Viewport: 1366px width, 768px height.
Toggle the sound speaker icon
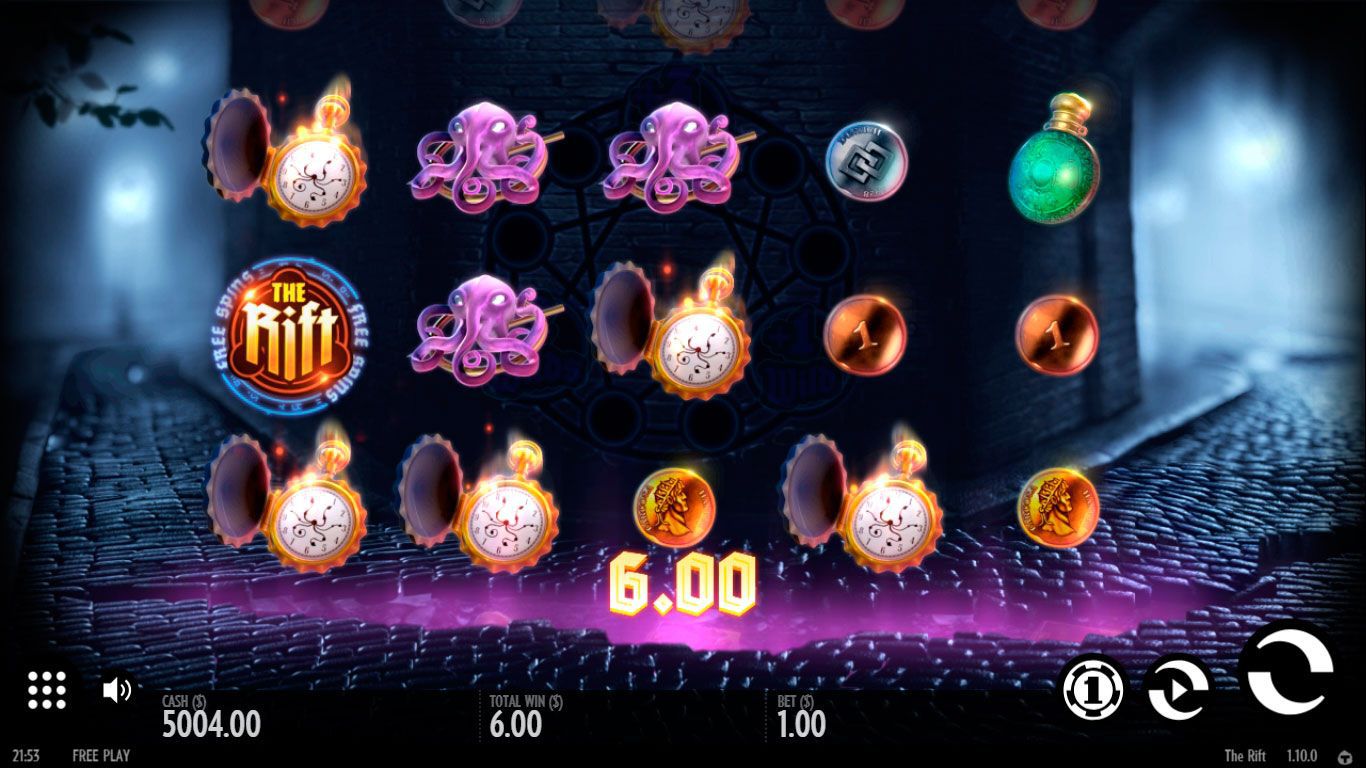[117, 689]
